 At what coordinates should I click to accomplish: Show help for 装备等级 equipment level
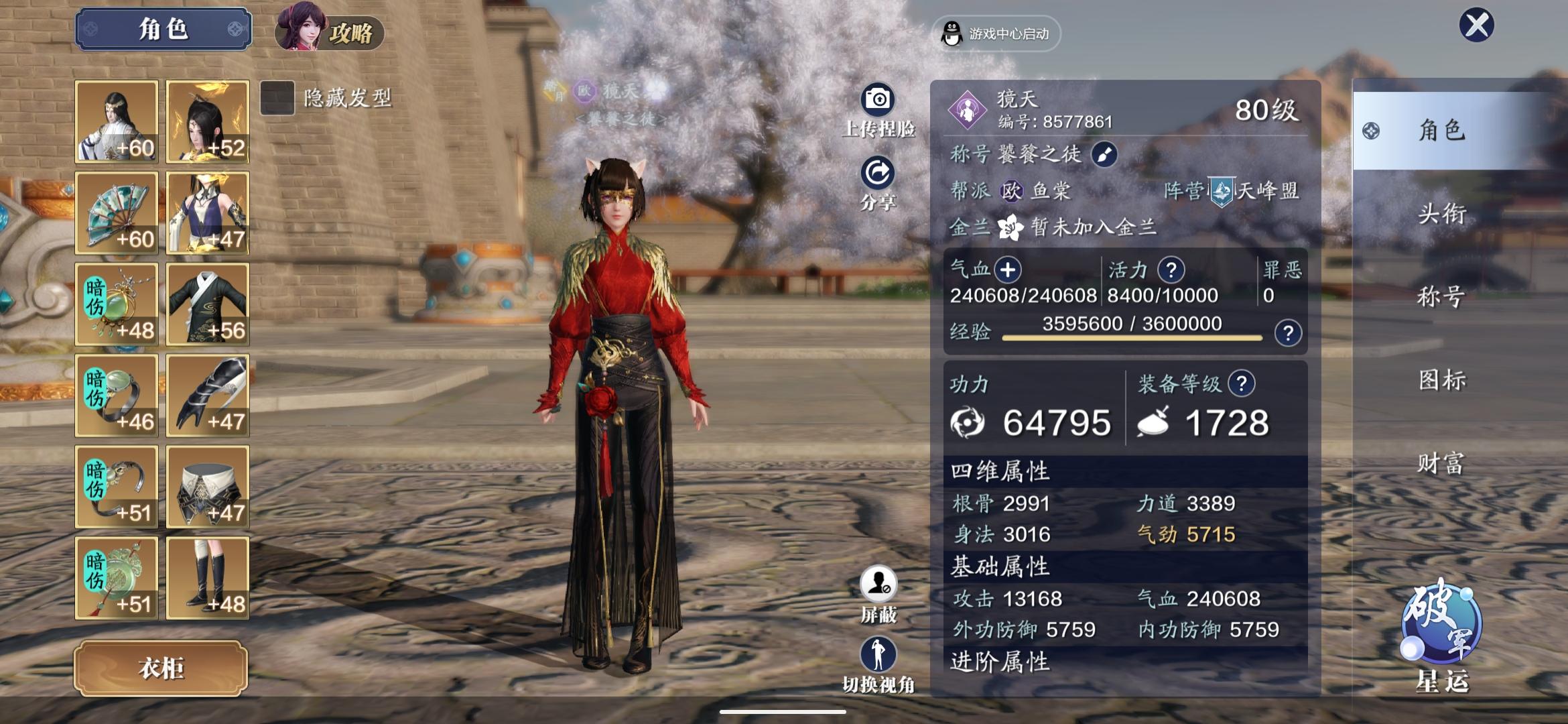(1241, 383)
